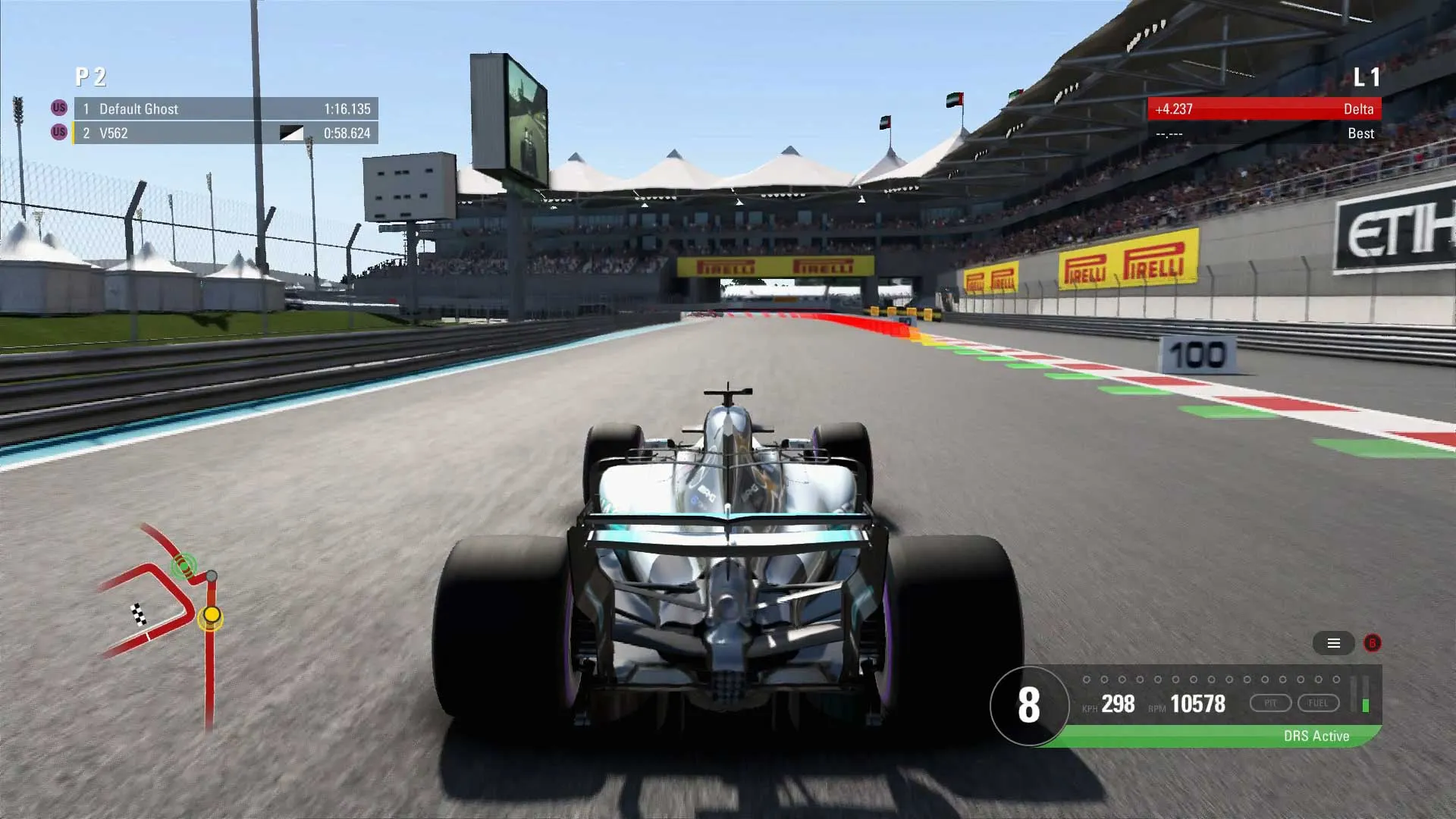Click the sector flag icon on V562's row
This screenshot has height=819, width=1456.
pyautogui.click(x=292, y=133)
